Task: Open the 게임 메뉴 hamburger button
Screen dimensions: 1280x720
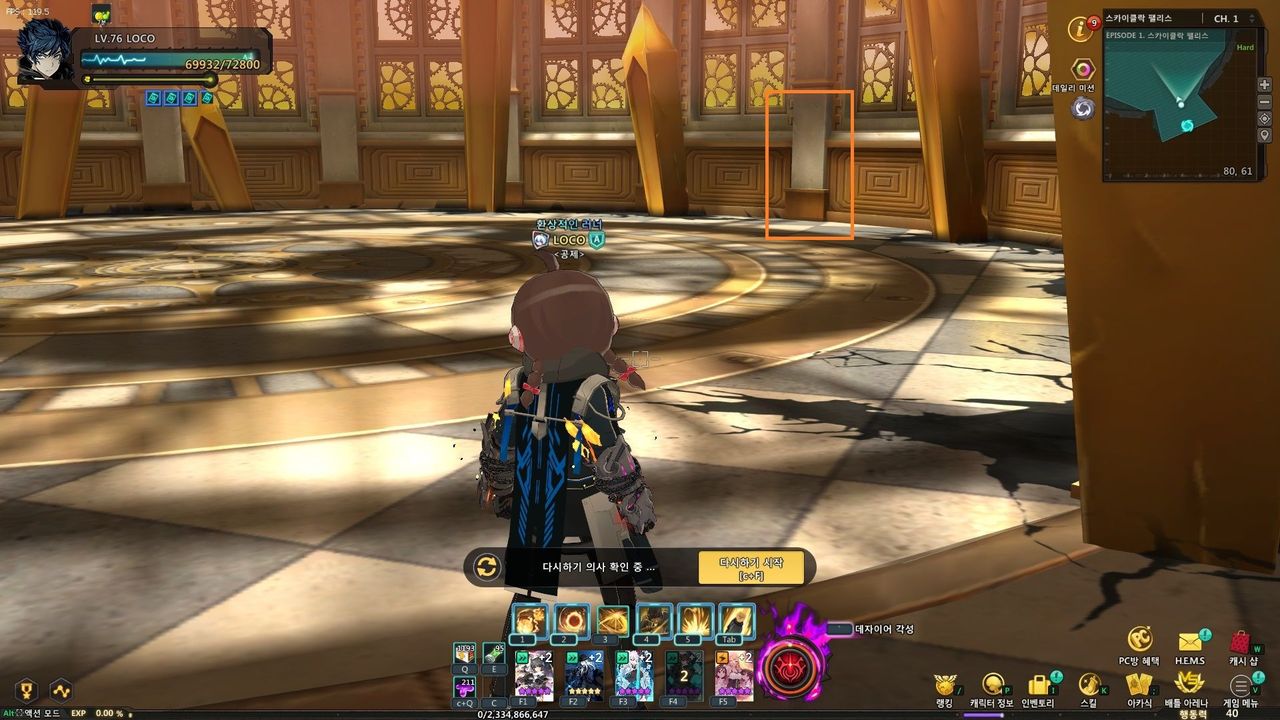Action: [x=1241, y=686]
